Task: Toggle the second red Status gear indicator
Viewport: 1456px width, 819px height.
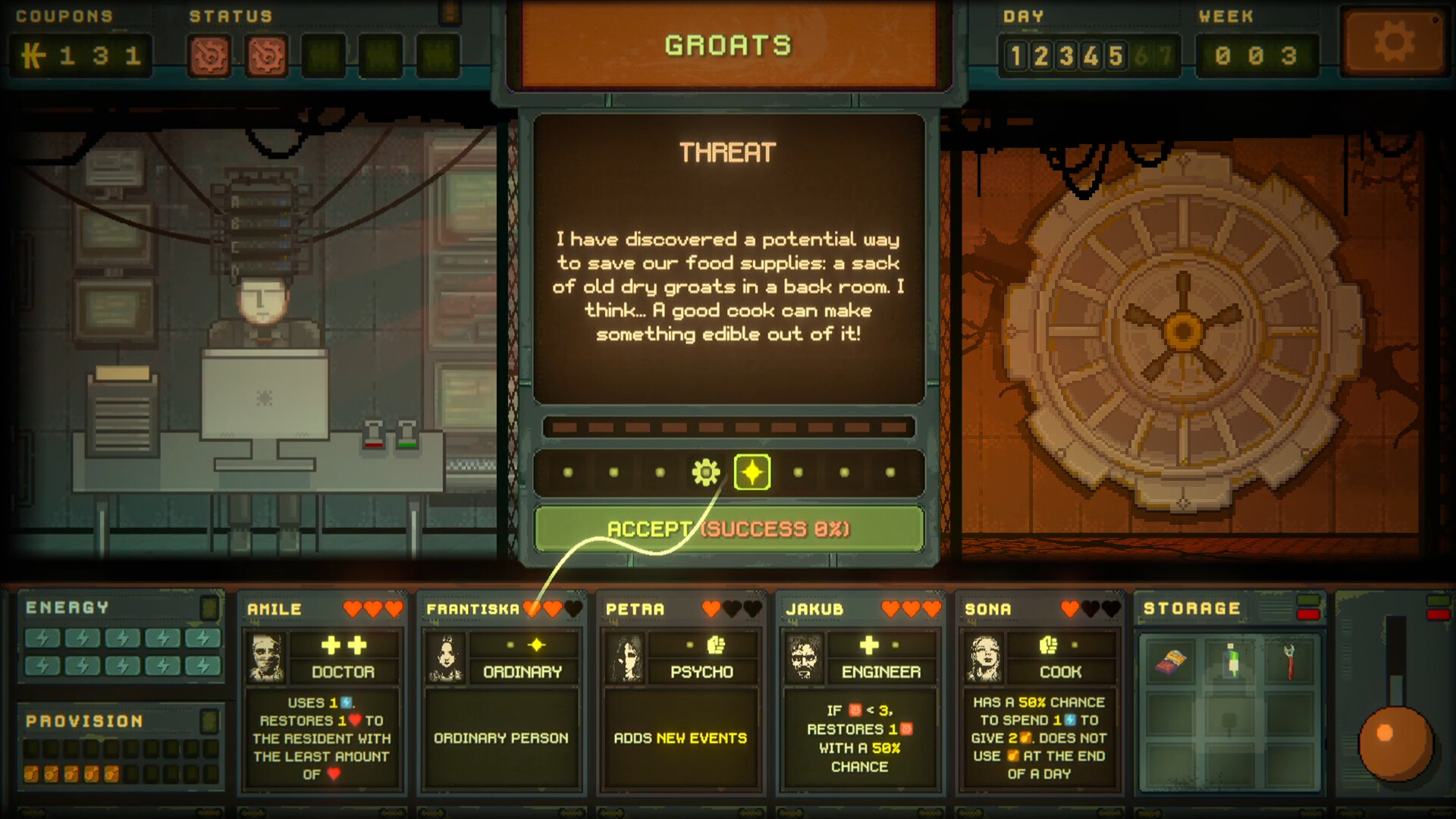Action: click(267, 55)
